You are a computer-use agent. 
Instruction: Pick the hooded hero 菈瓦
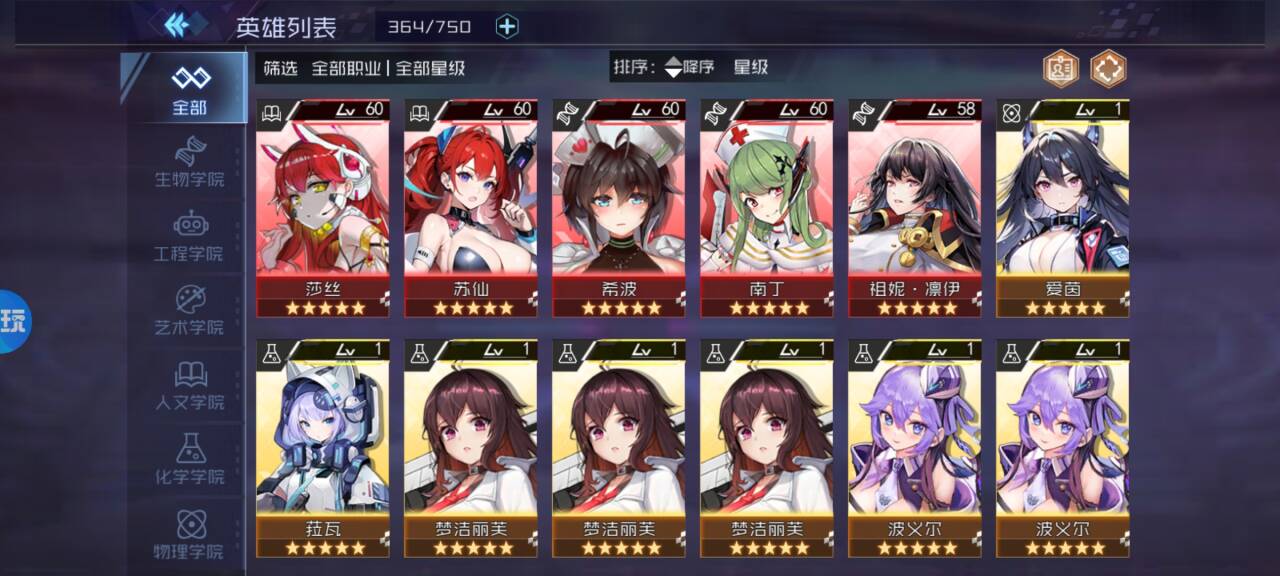[322, 448]
